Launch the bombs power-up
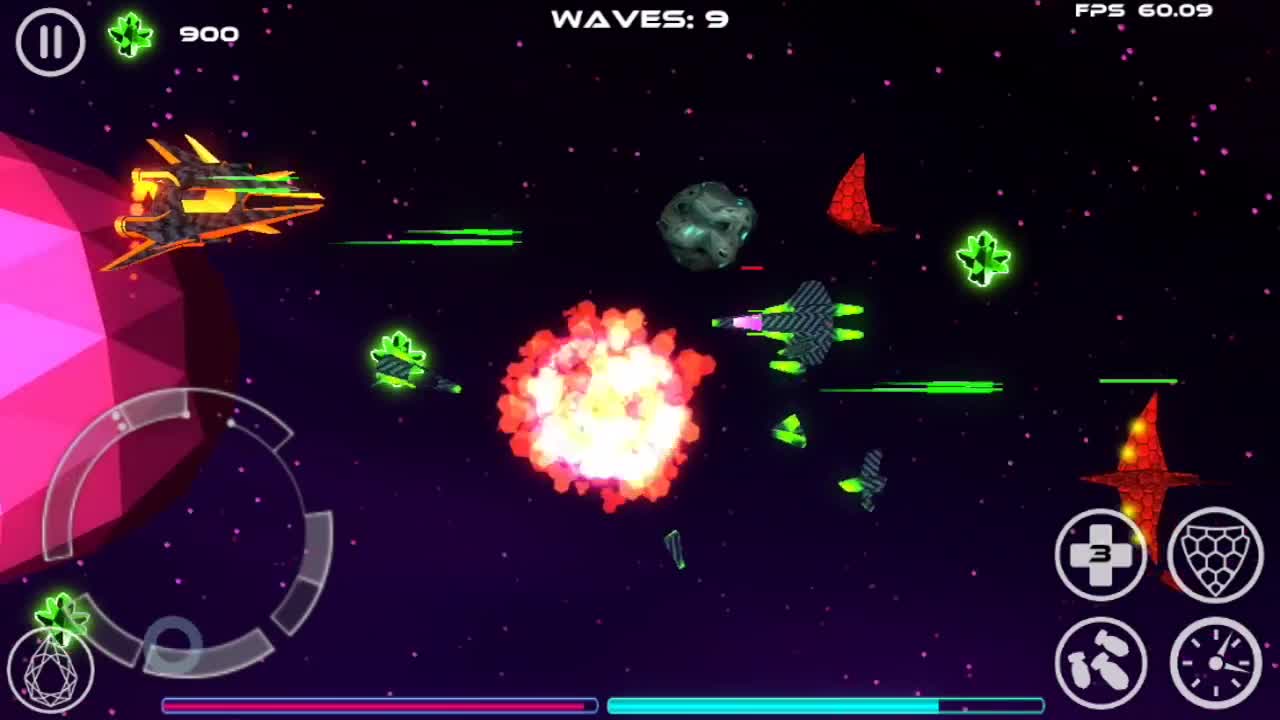The image size is (1280, 720). point(1101,661)
